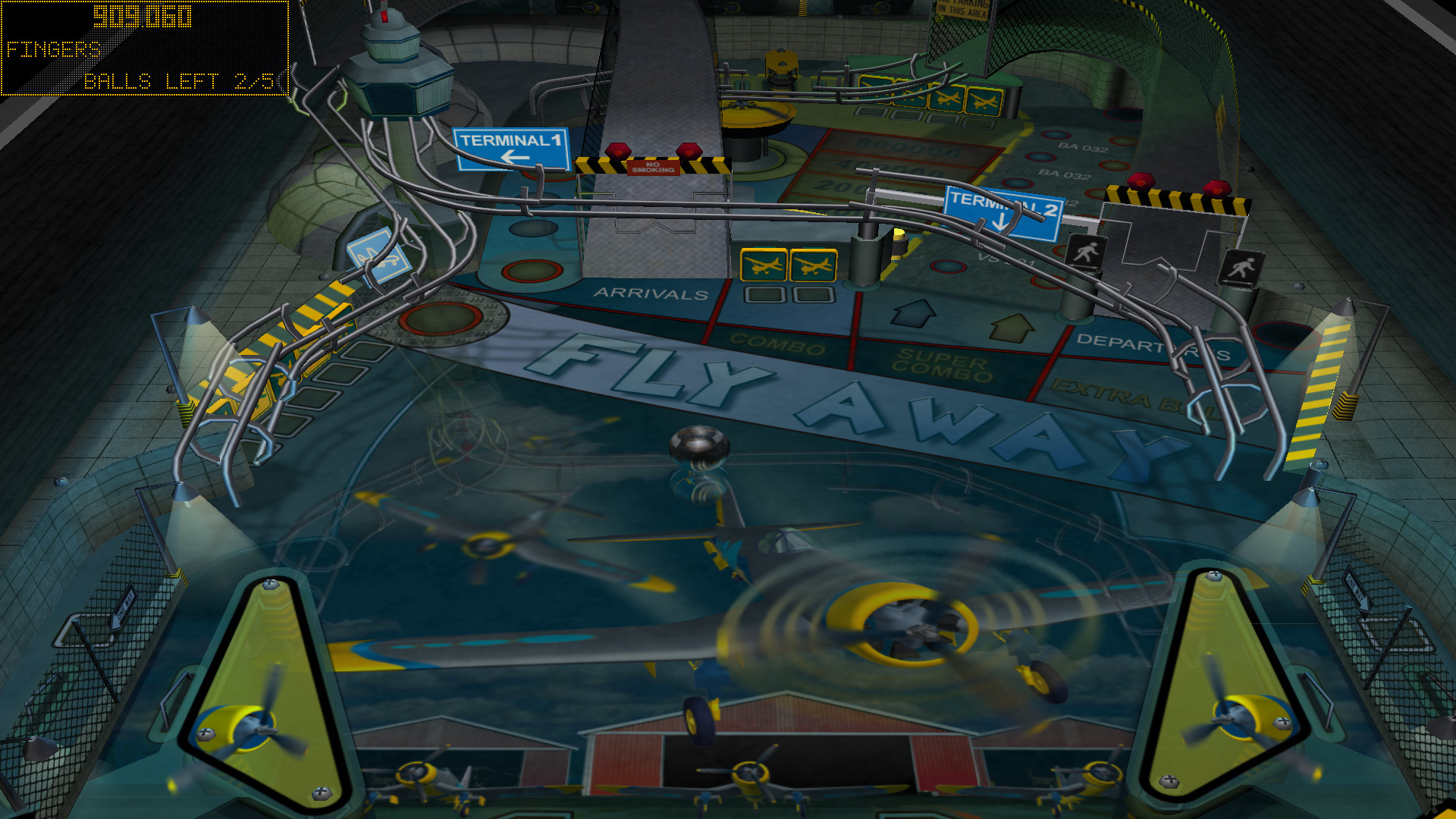Viewport: 1456px width, 819px height.
Task: Click the green ARRIVALS arrow lane marker
Action: [1012, 328]
